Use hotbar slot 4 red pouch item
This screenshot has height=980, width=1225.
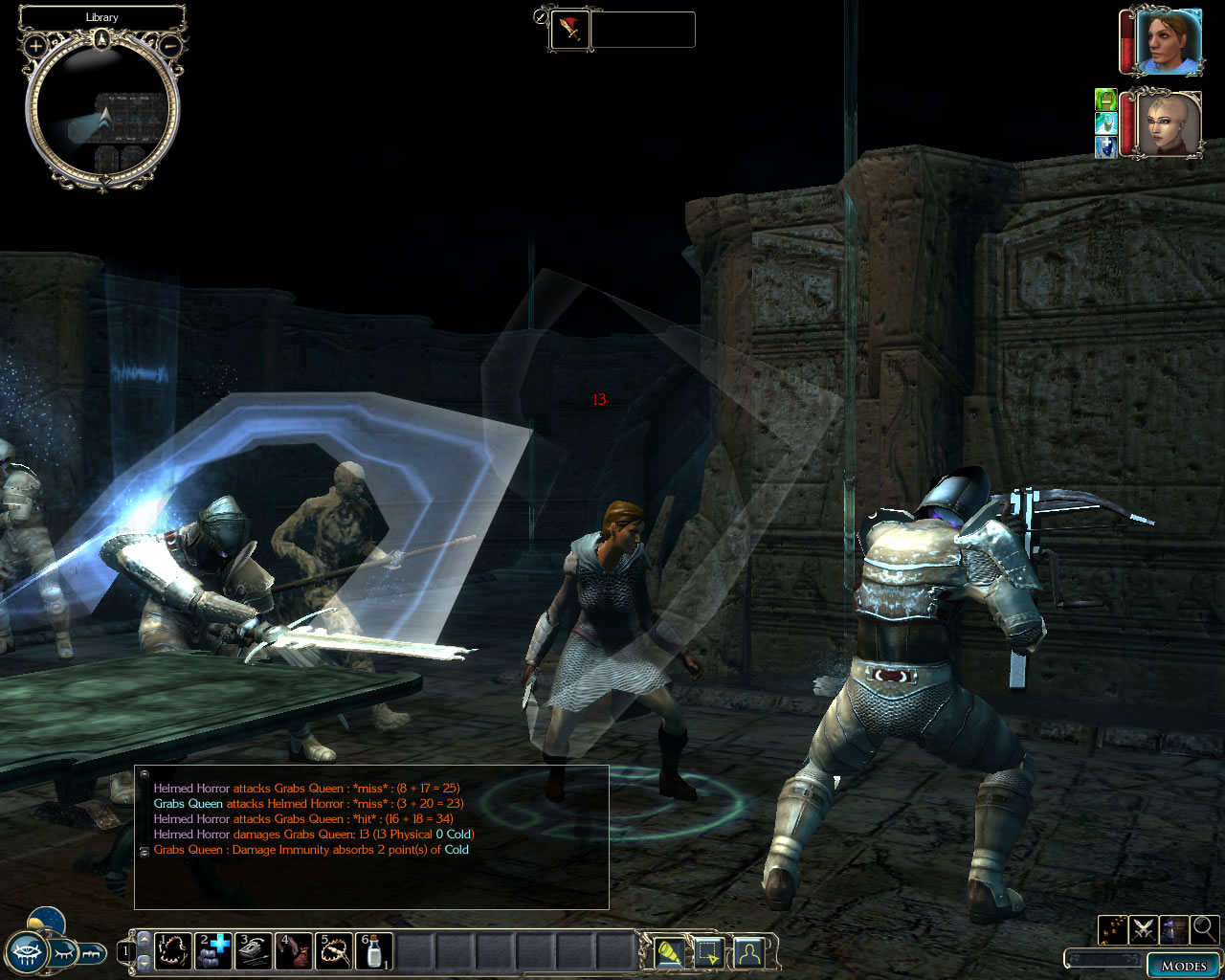pos(294,951)
